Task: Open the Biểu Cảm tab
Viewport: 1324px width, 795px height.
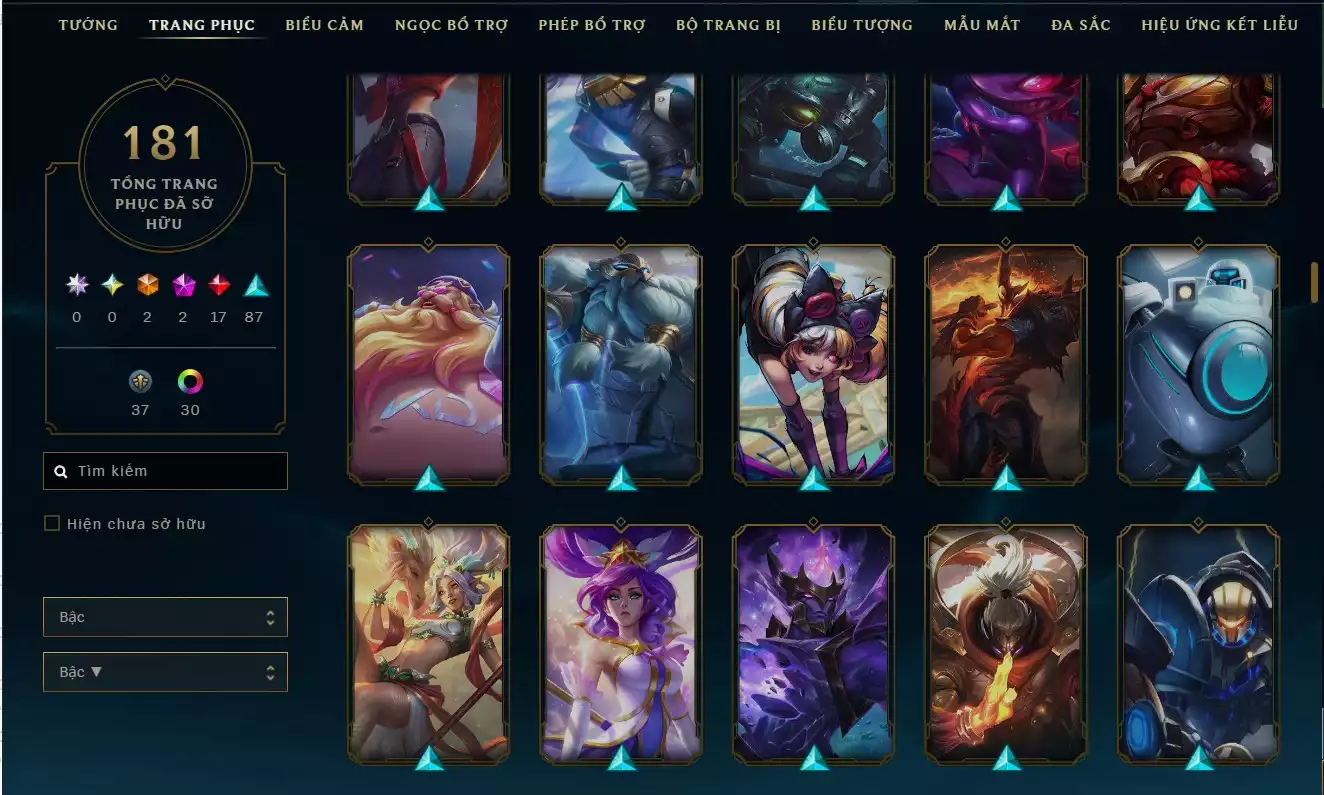Action: [324, 24]
